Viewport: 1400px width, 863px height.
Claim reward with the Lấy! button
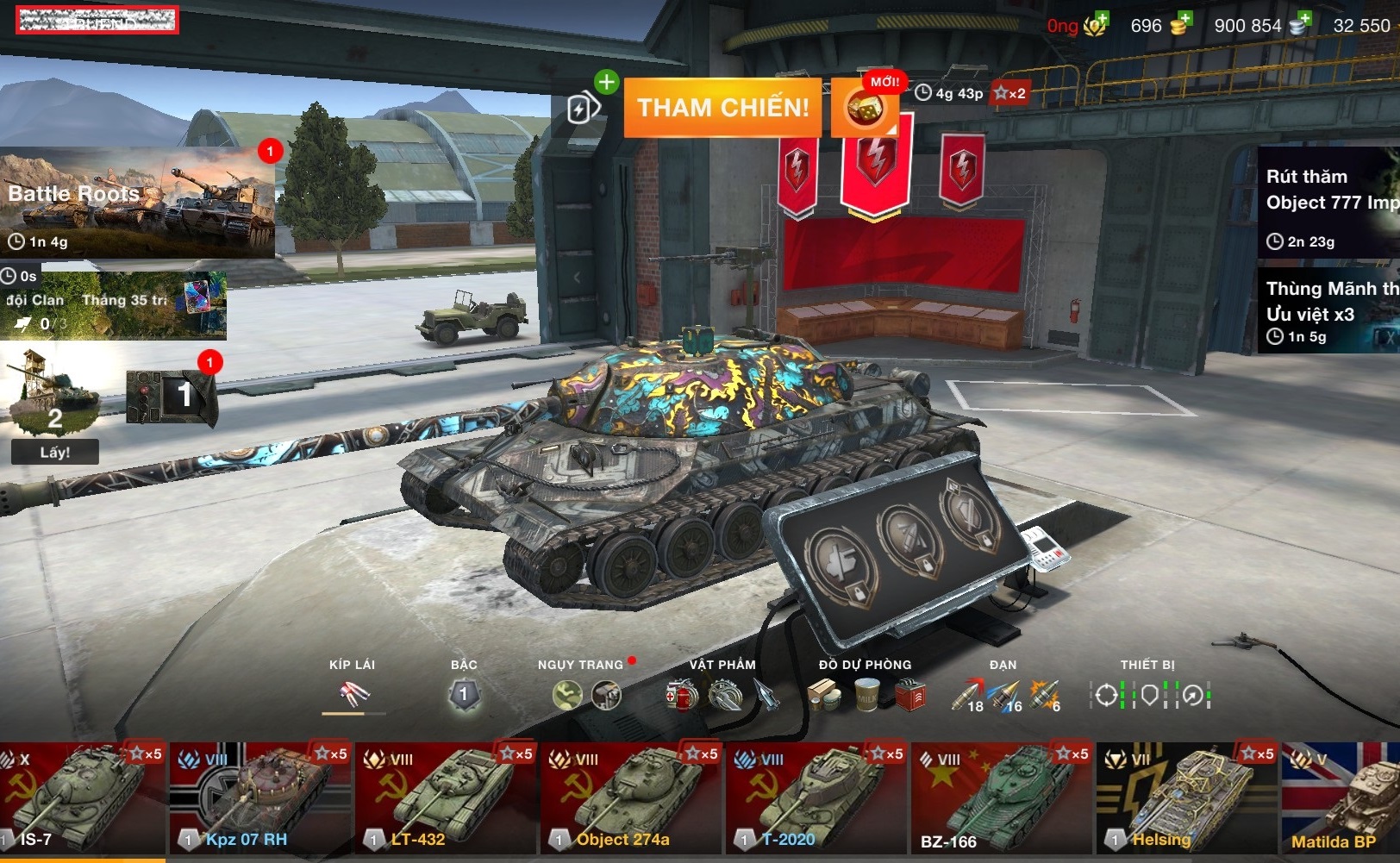pos(54,452)
